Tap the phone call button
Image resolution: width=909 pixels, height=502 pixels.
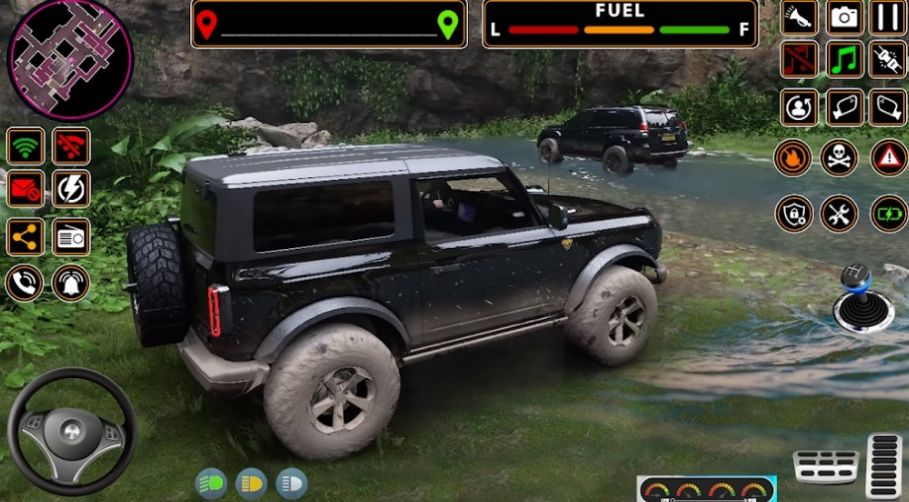(24, 283)
